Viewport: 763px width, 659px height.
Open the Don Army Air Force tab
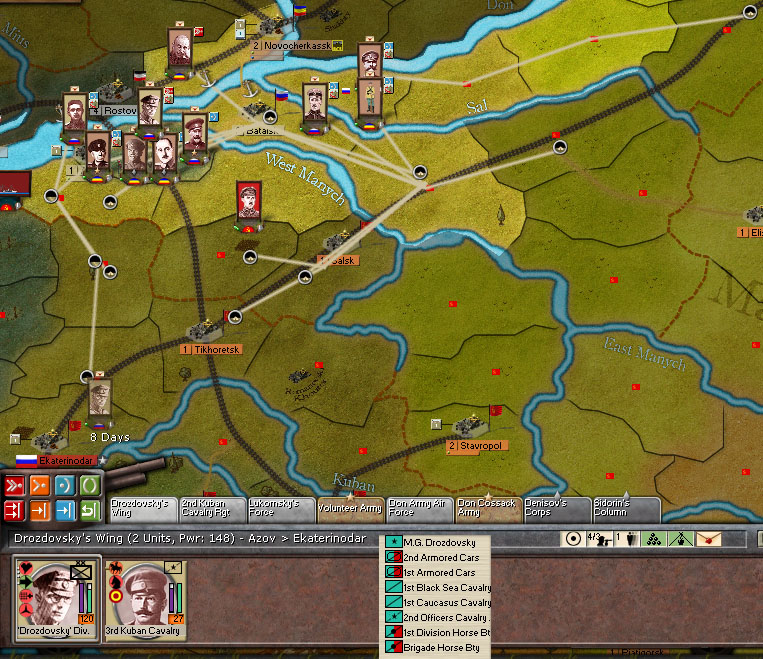[x=417, y=509]
